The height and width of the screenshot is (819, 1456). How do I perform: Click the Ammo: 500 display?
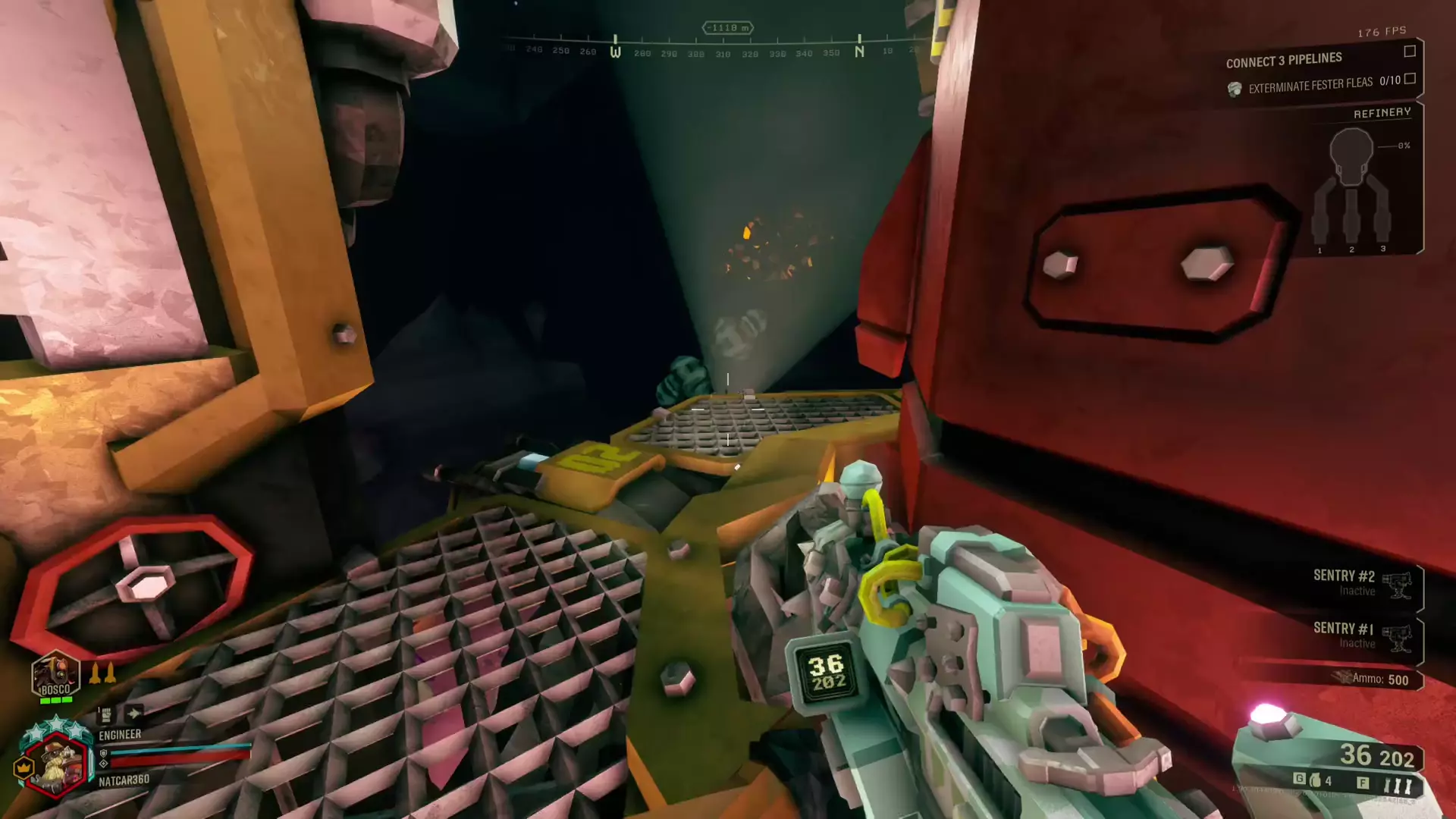(x=1378, y=677)
